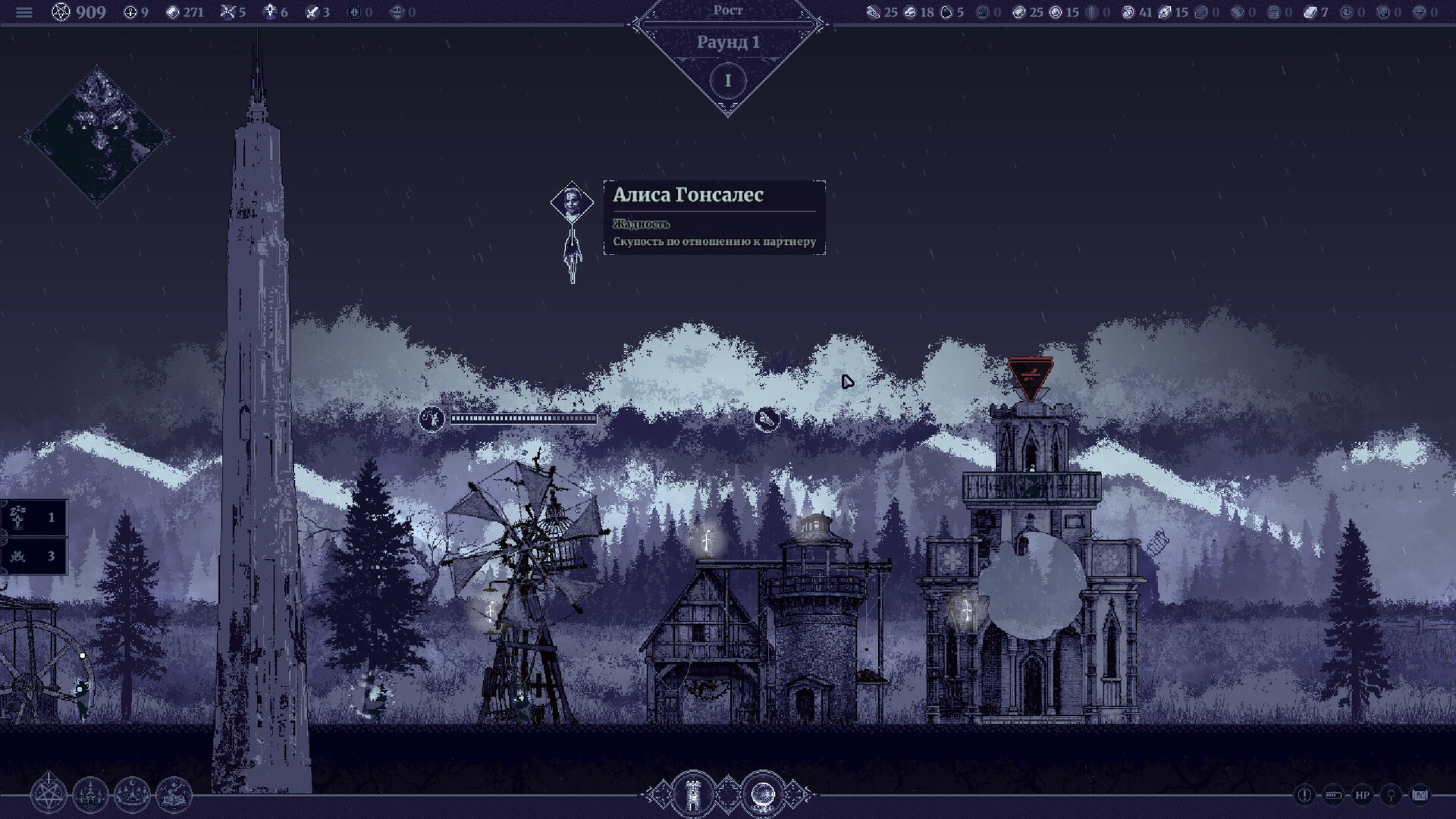
Task: Toggle the progress bar display button
Action: point(1333,795)
